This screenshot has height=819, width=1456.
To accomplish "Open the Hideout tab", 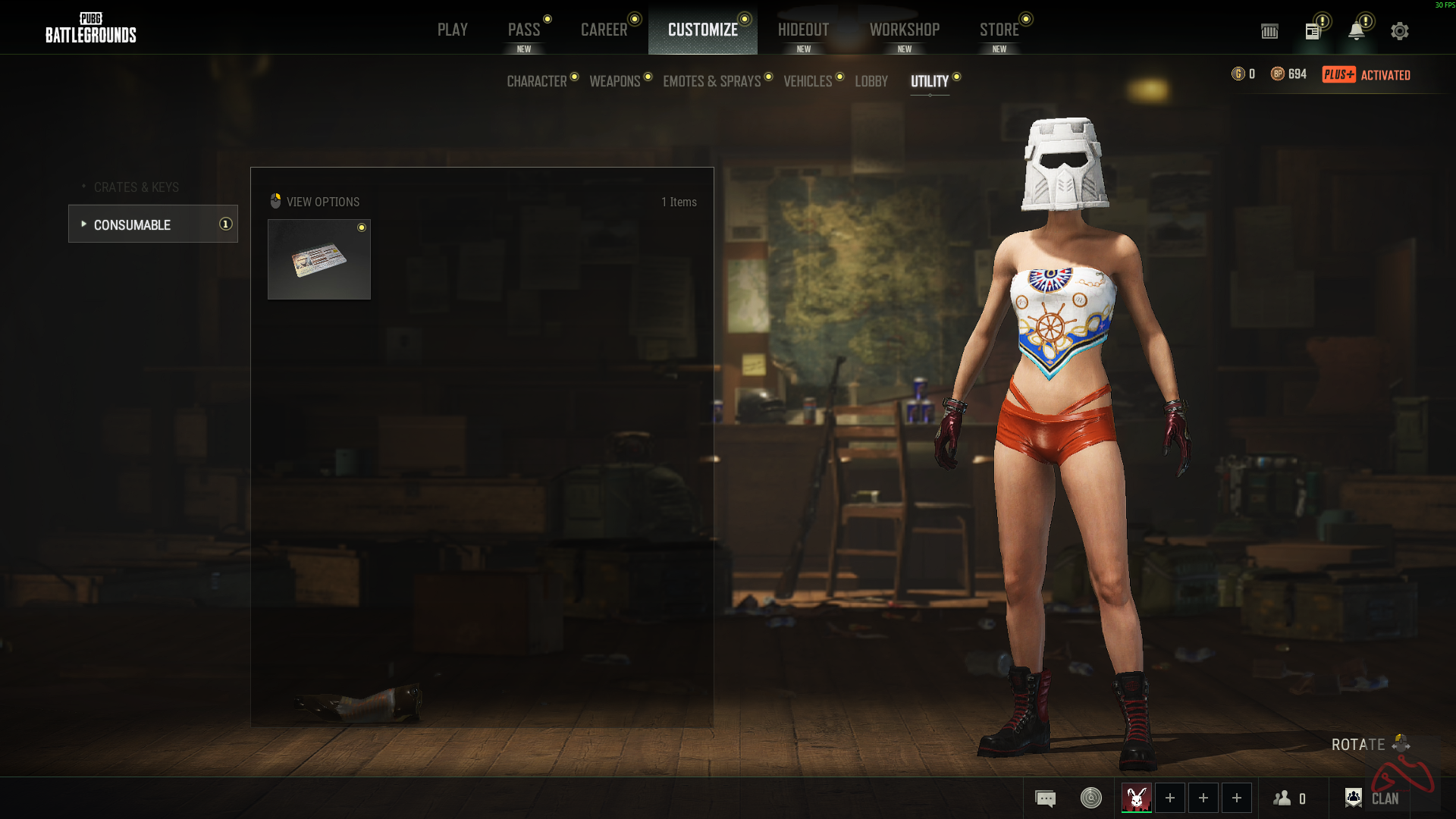I will [x=803, y=30].
